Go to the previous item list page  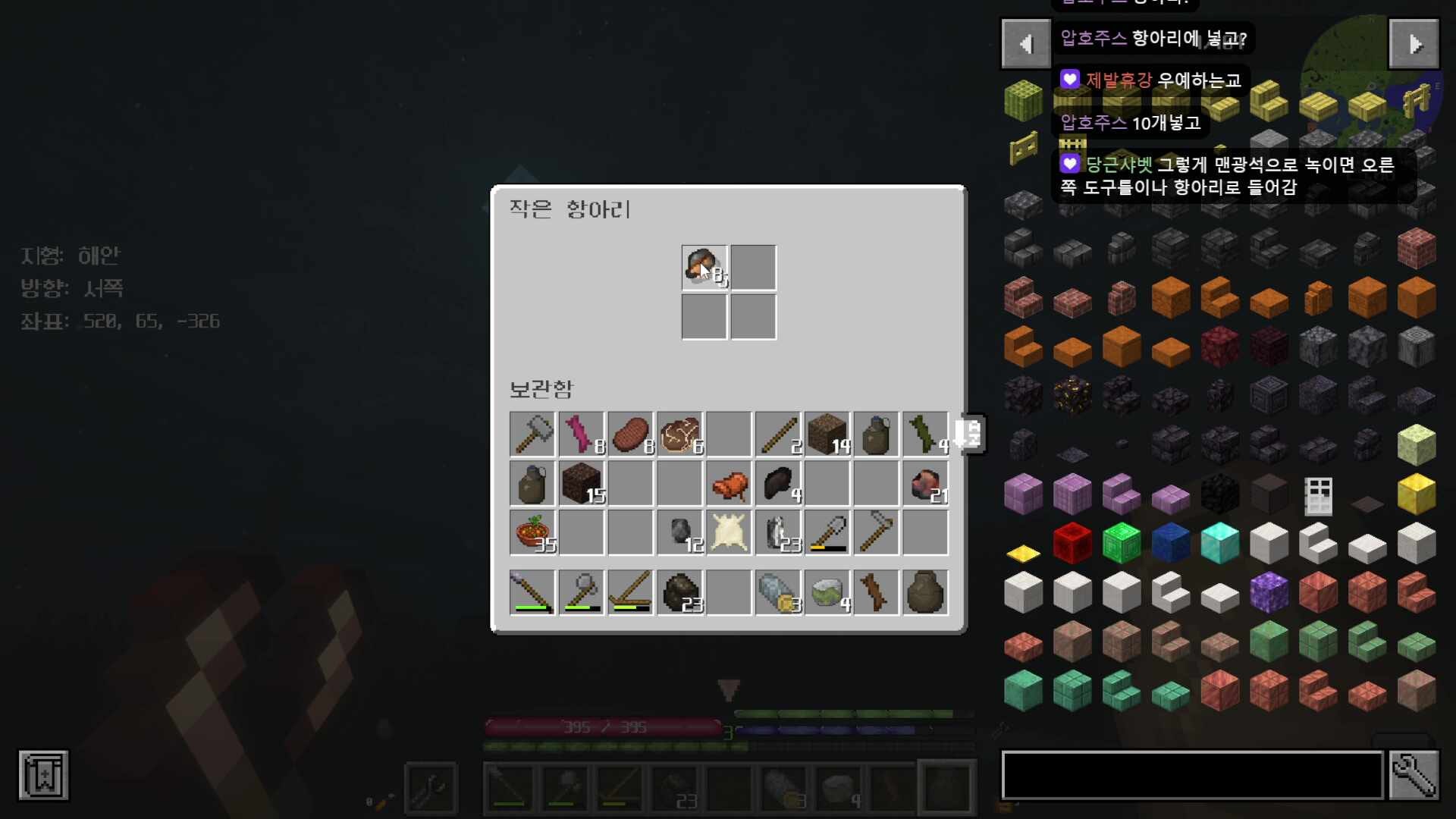point(1025,44)
